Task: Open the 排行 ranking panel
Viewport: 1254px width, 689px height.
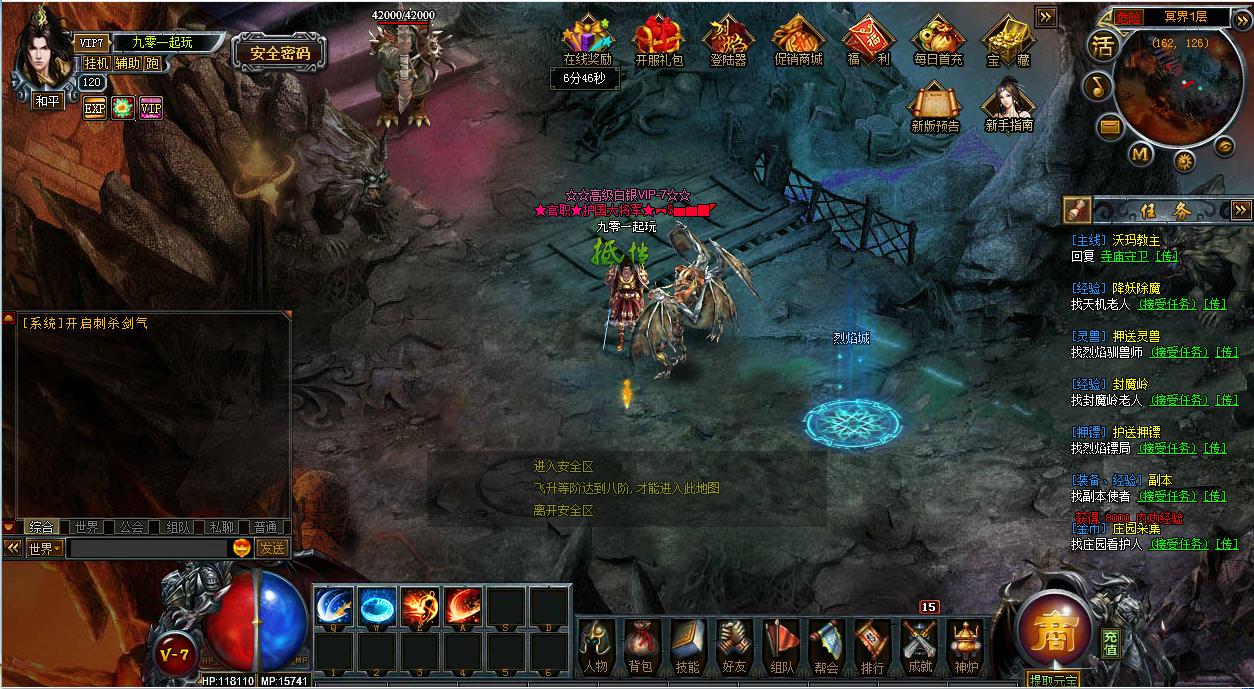Action: coord(872,647)
